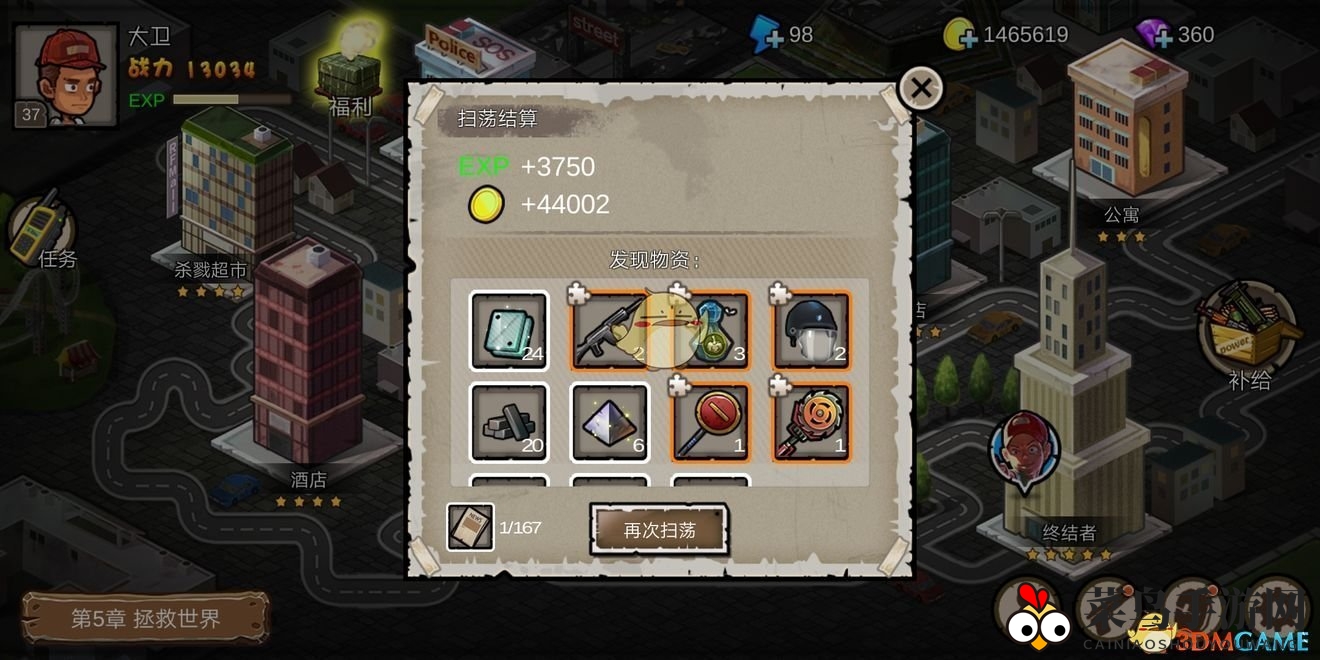Pick the crystal pyramid item slot
Screen dimensions: 1320x660
pos(610,422)
